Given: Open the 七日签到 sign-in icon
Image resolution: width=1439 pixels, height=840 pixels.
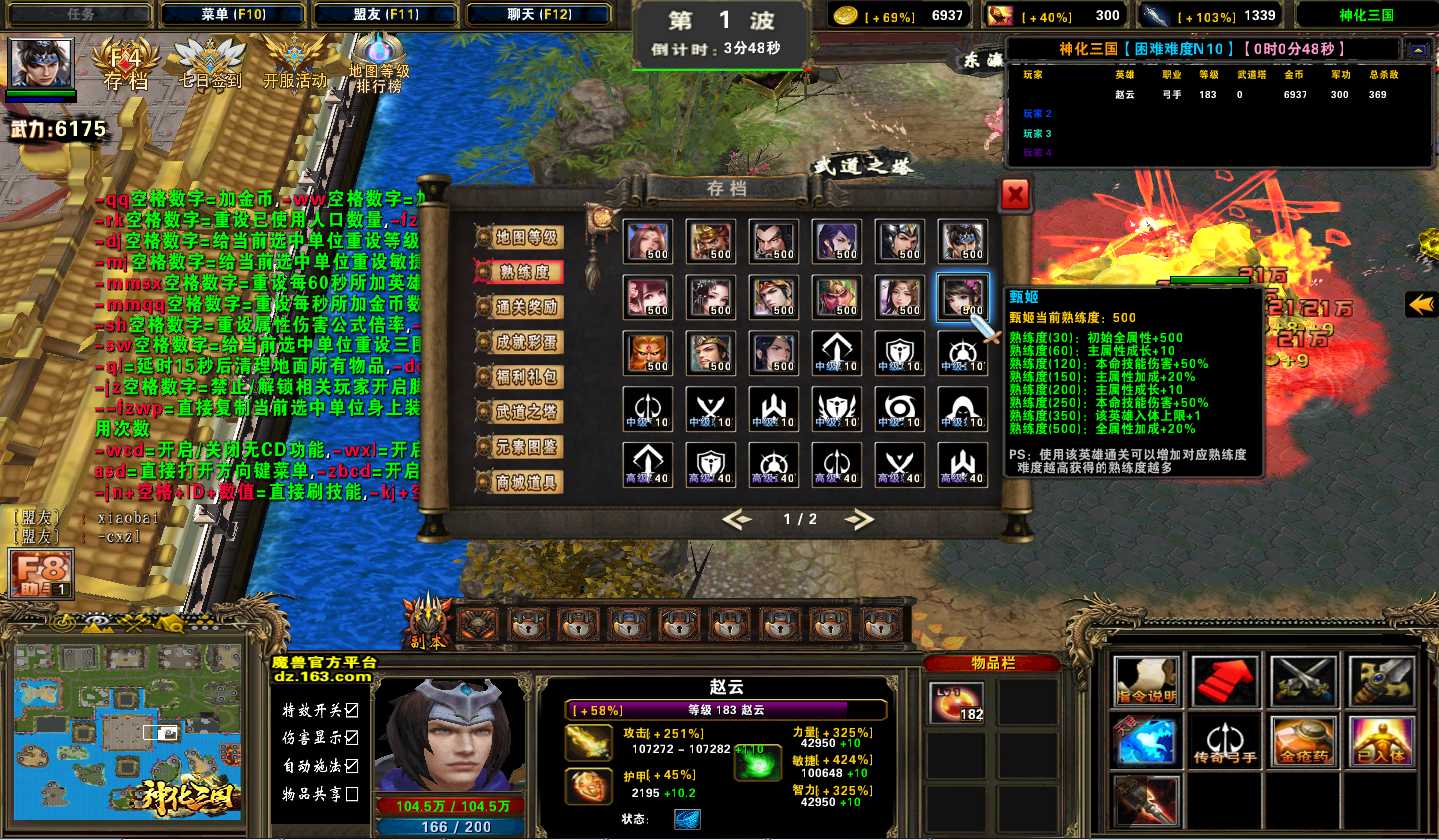Looking at the screenshot, I should coord(210,64).
